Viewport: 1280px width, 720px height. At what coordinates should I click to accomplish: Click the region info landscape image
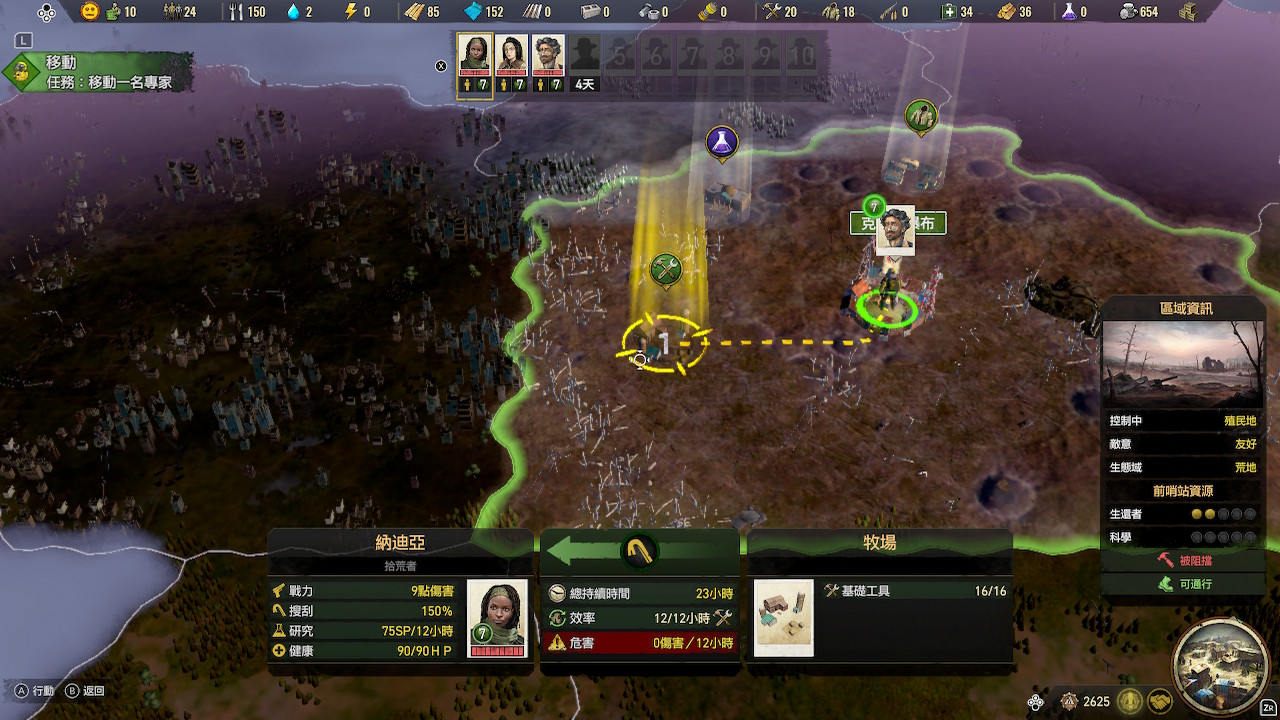[1182, 363]
